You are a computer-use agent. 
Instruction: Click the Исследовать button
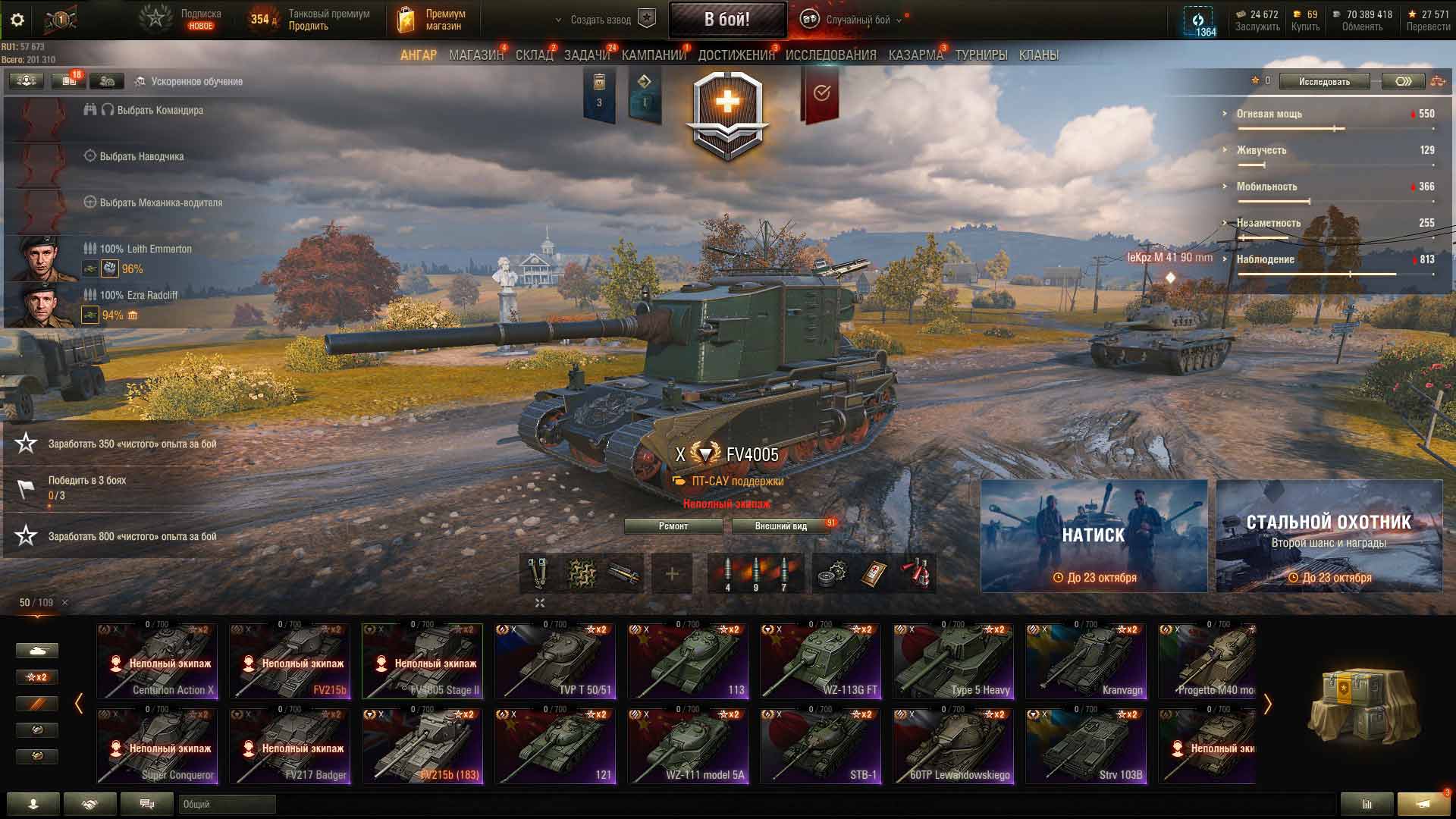click(1324, 81)
